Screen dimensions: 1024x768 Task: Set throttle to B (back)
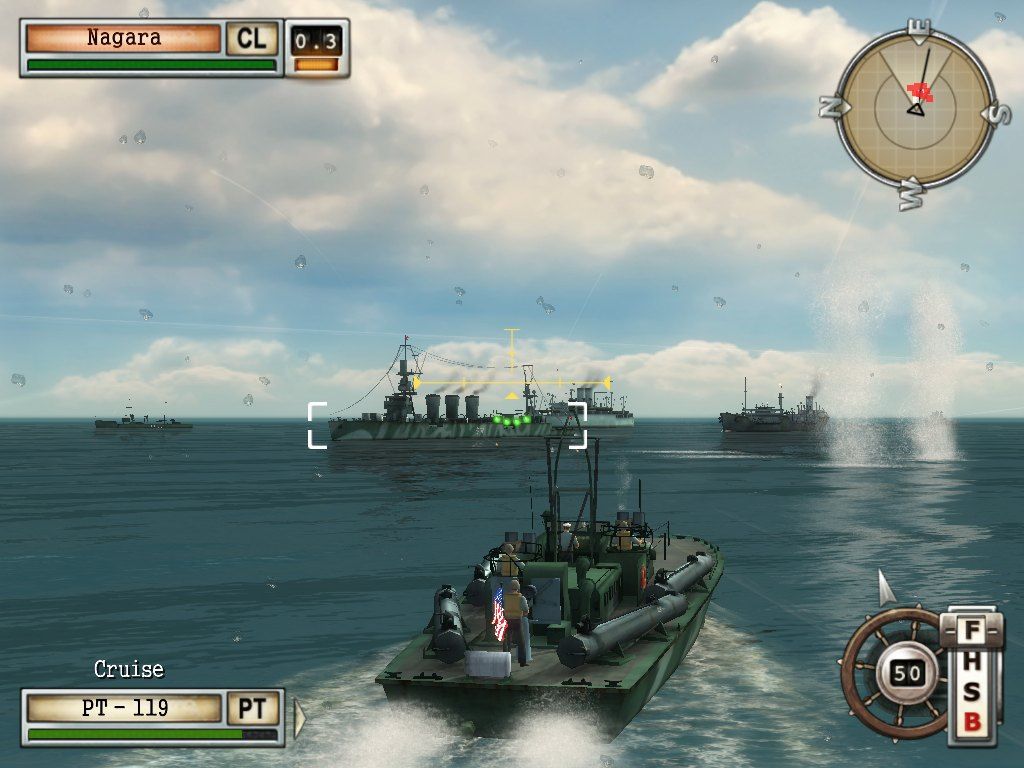point(971,722)
